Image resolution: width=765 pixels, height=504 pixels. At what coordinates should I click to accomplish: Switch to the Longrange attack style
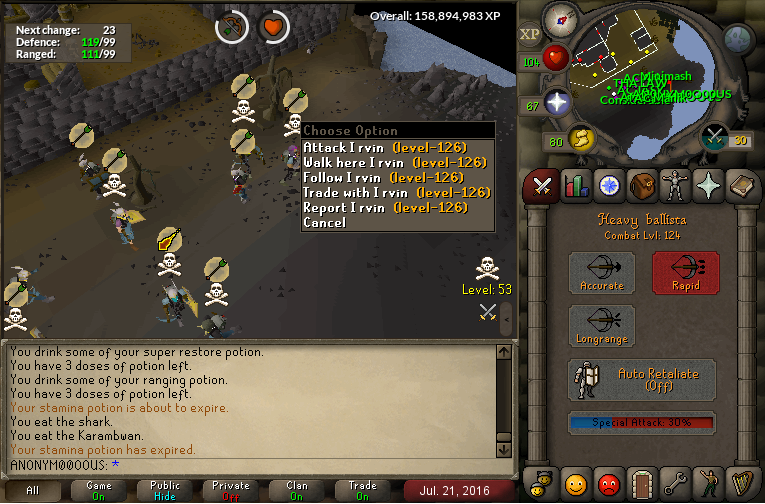pyautogui.click(x=602, y=326)
